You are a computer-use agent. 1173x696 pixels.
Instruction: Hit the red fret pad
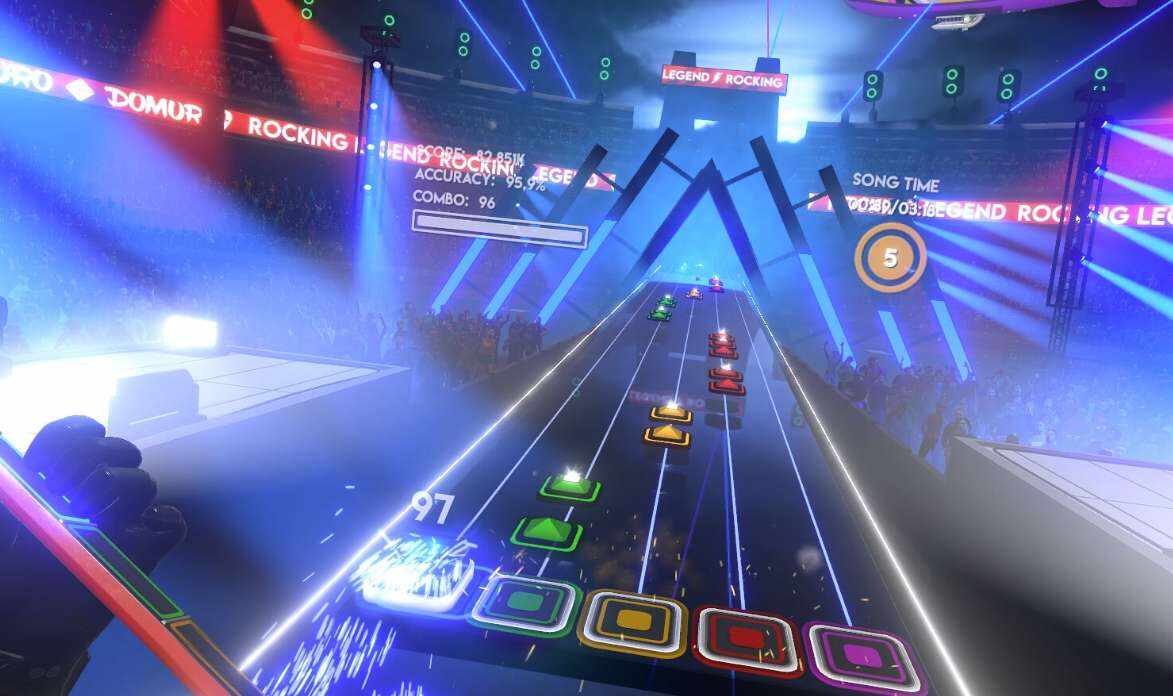(748, 634)
